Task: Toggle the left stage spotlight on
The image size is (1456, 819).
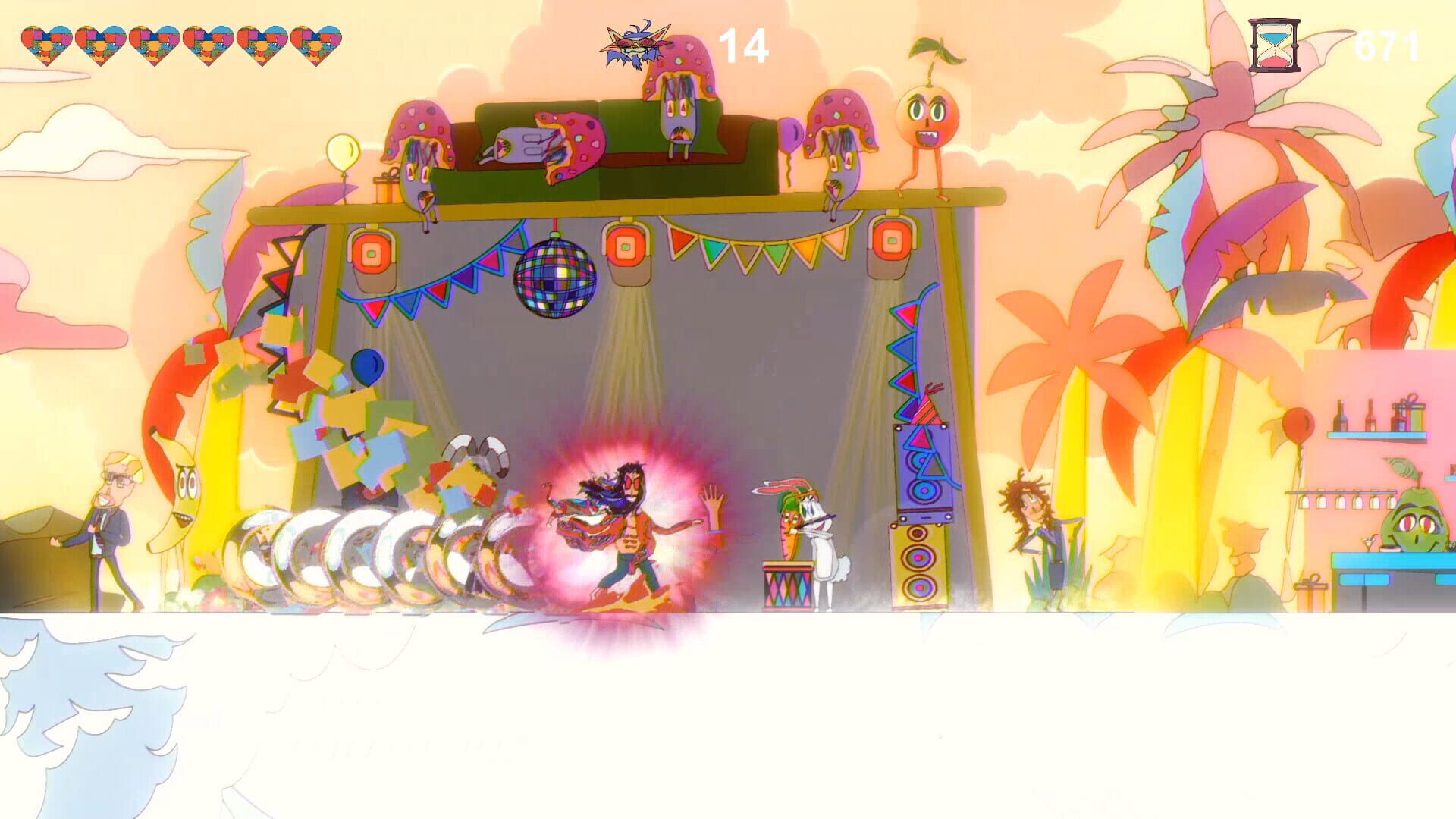Action: 372,250
